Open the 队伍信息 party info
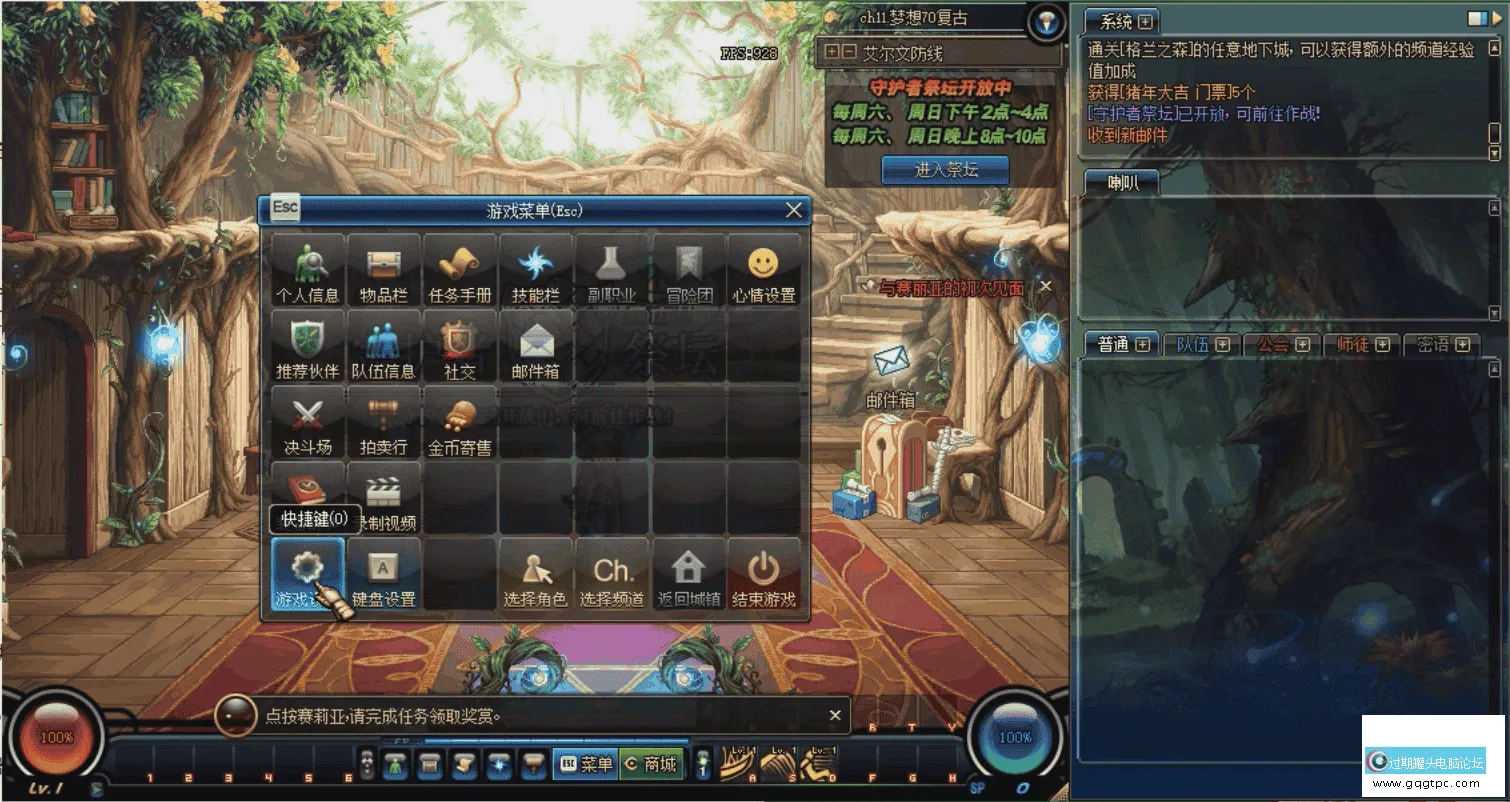 (384, 346)
